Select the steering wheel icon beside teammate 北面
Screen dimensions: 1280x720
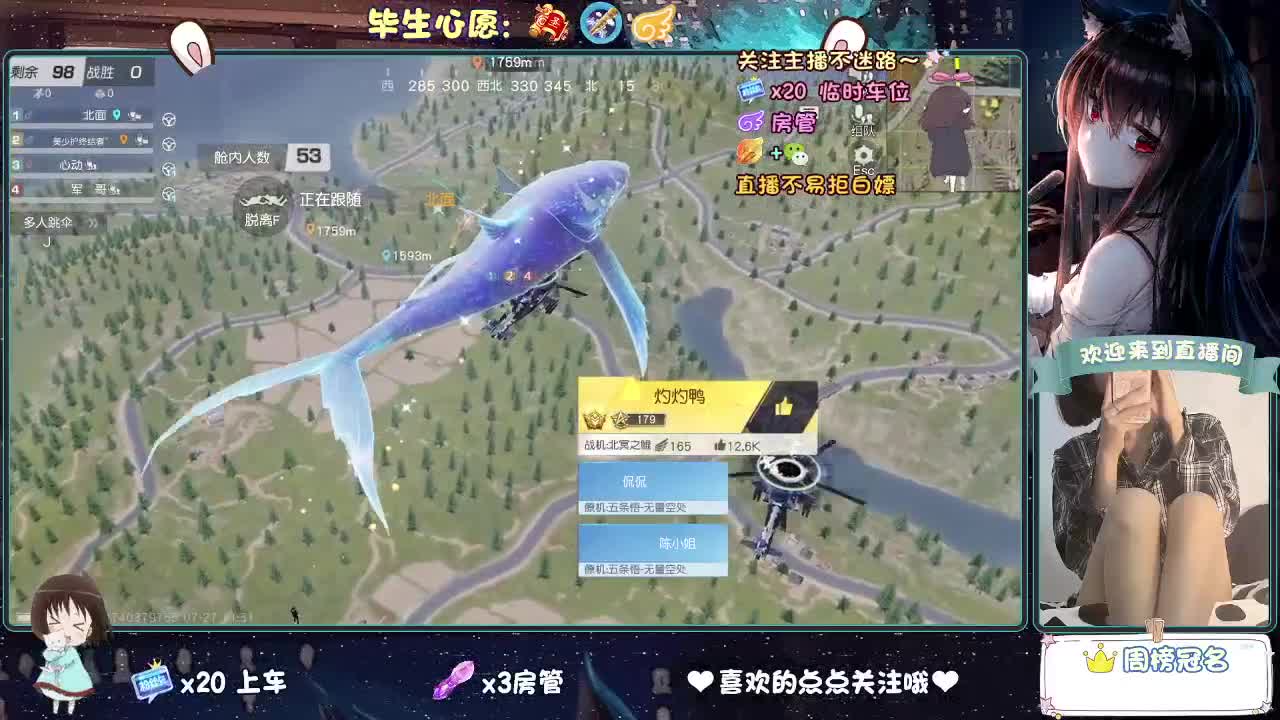click(x=169, y=120)
